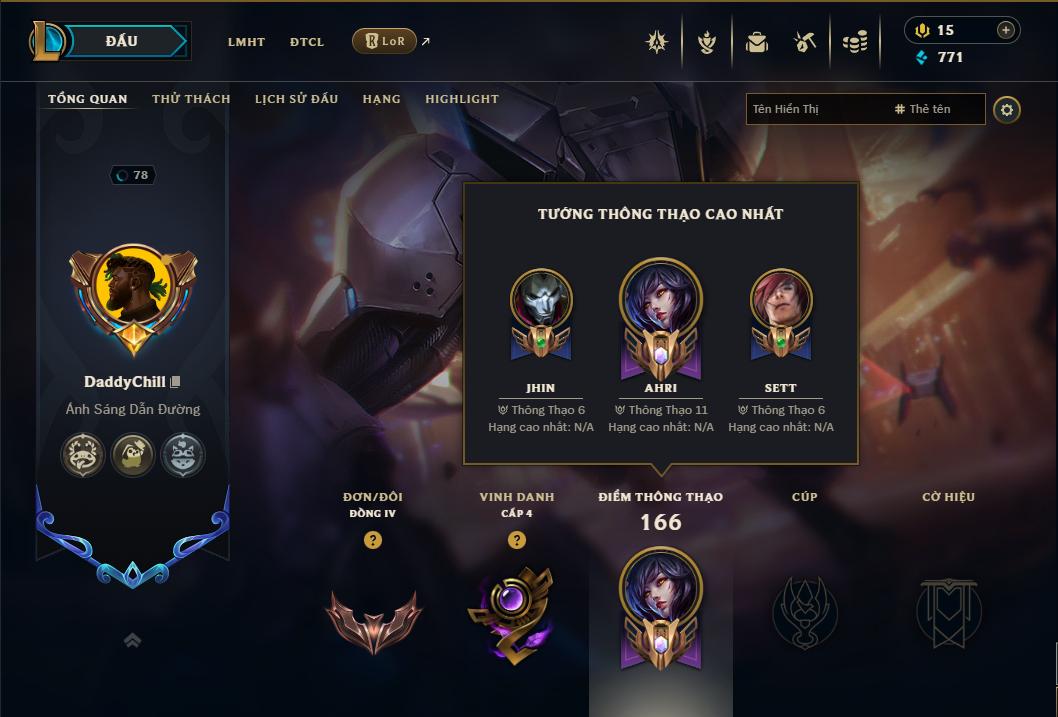
Task: Open the LỊCH SỬ ĐẤU tab
Action: pos(296,99)
